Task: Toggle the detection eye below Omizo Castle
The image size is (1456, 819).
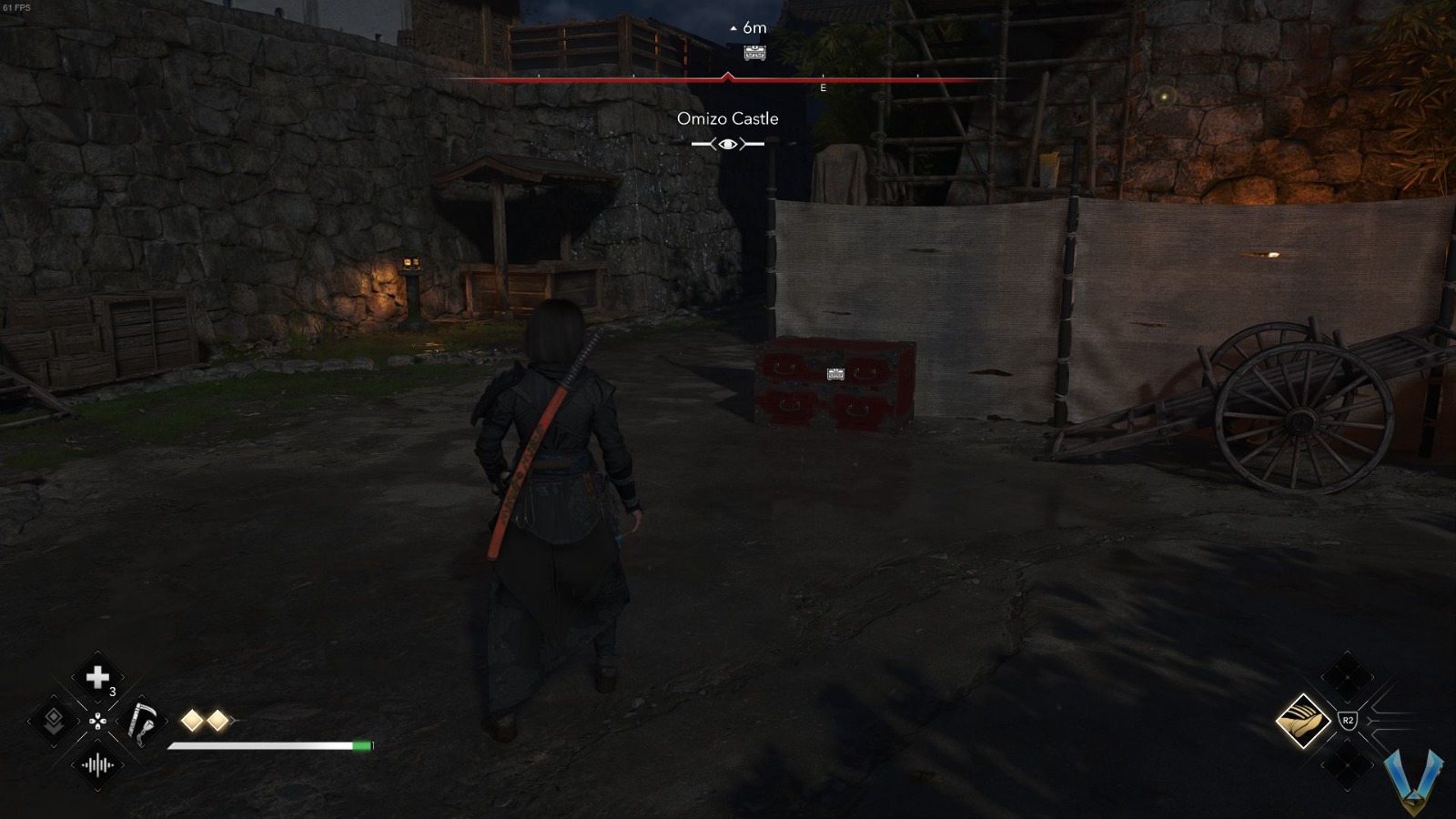Action: (727, 143)
